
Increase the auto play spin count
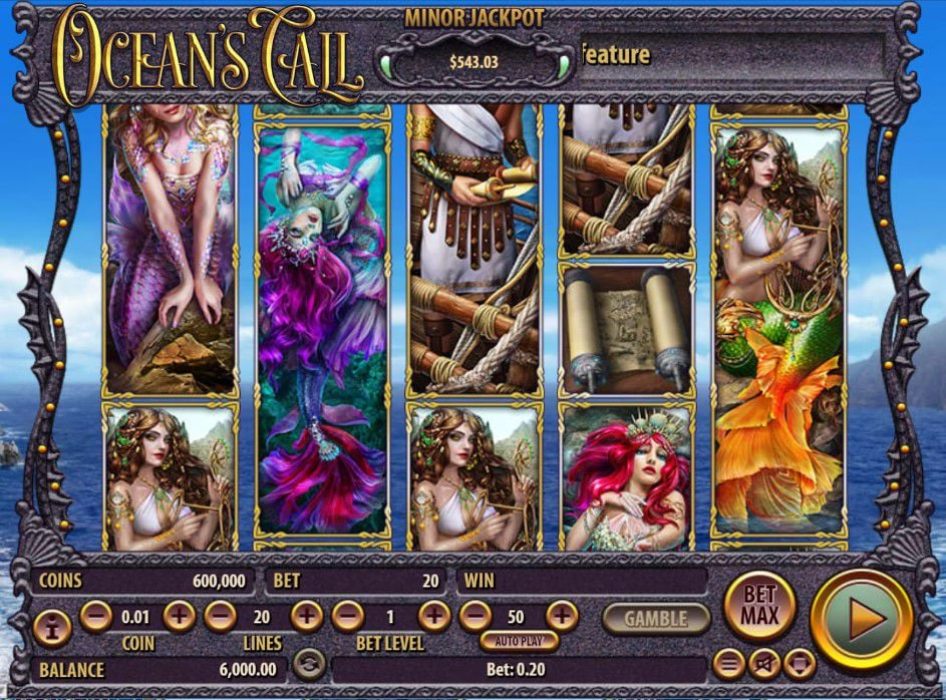click(x=562, y=616)
